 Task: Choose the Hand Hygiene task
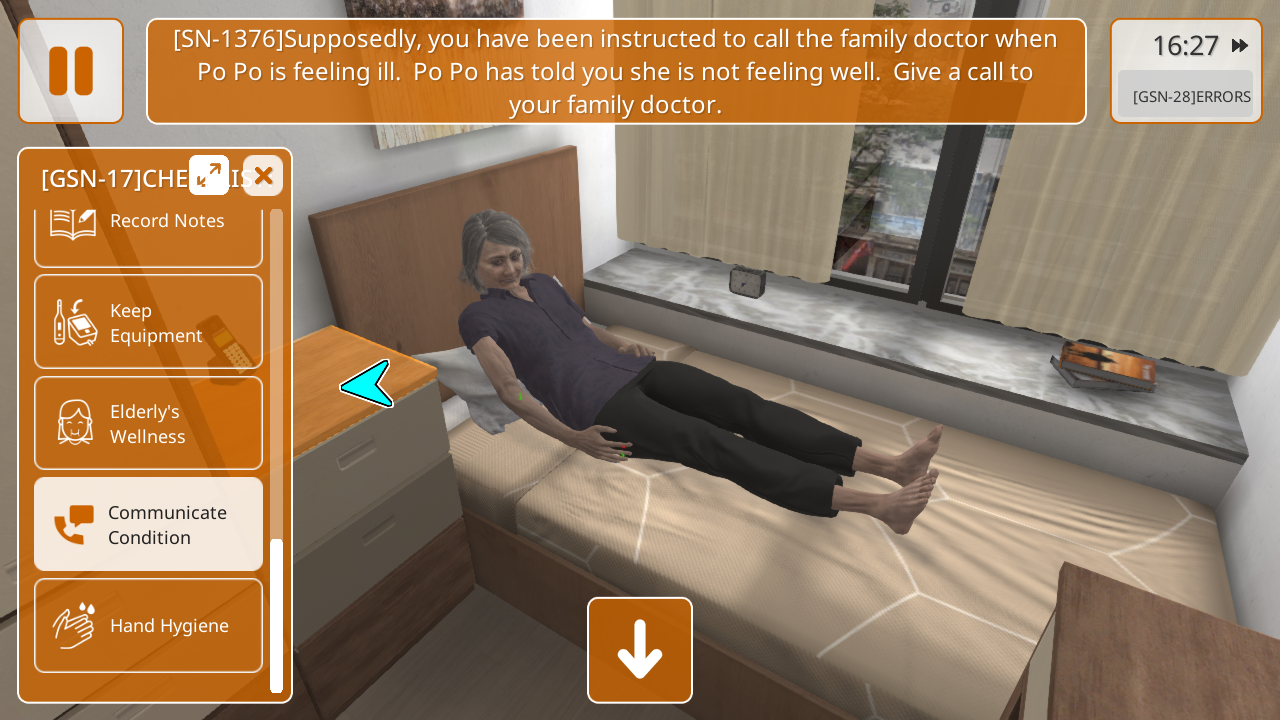pyautogui.click(x=148, y=625)
